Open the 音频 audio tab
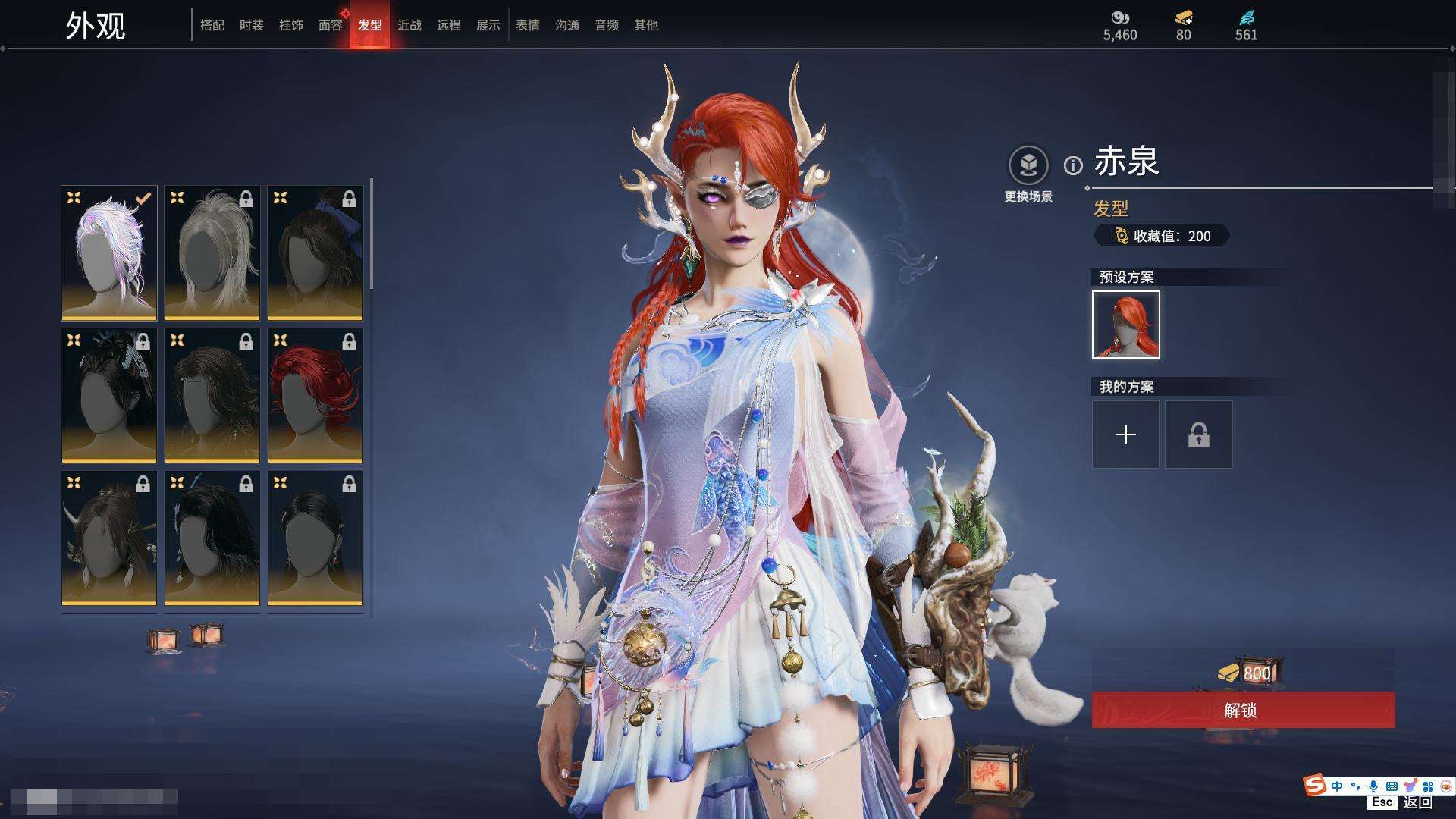 (x=607, y=25)
